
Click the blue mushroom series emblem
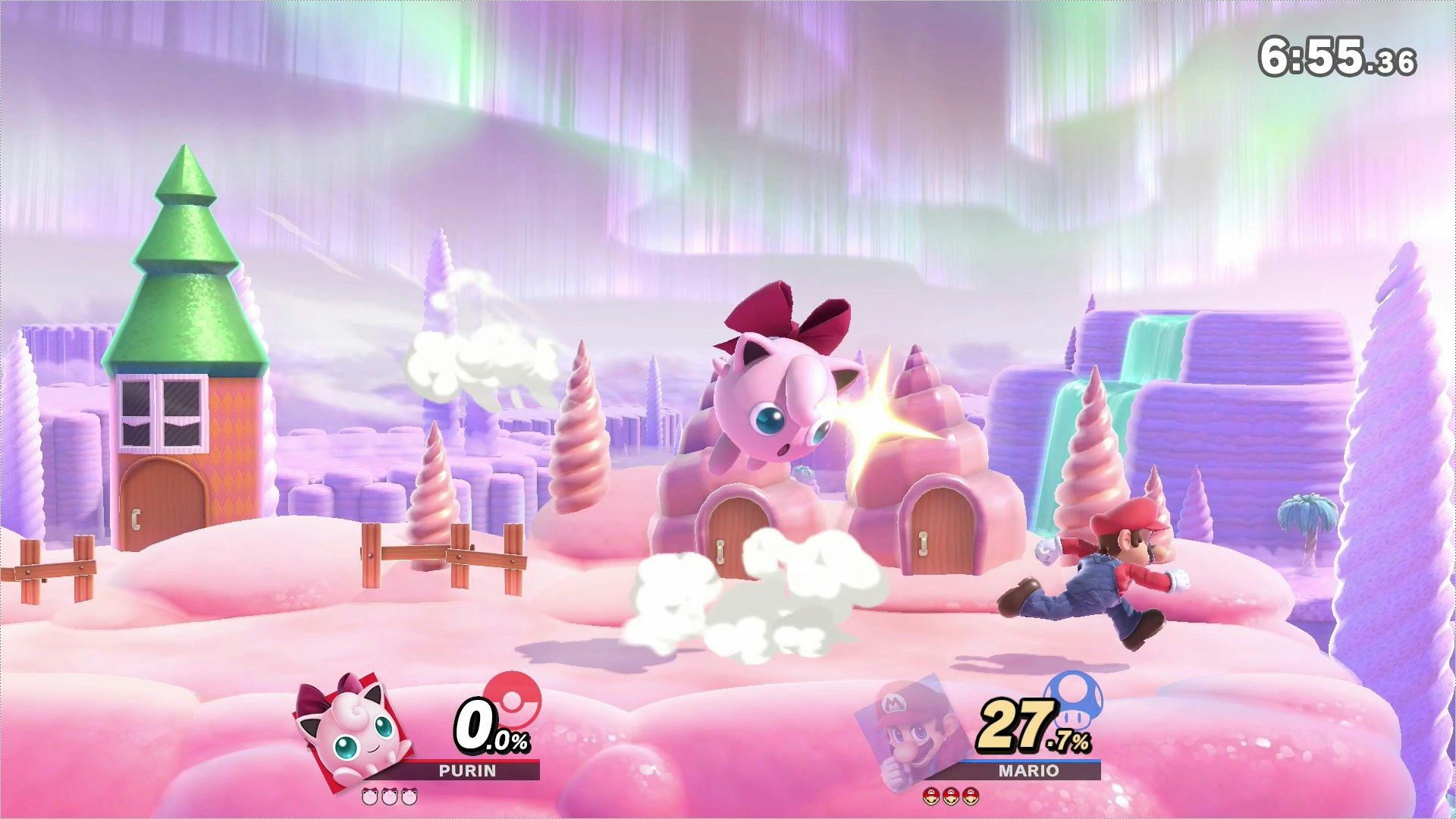[1073, 698]
